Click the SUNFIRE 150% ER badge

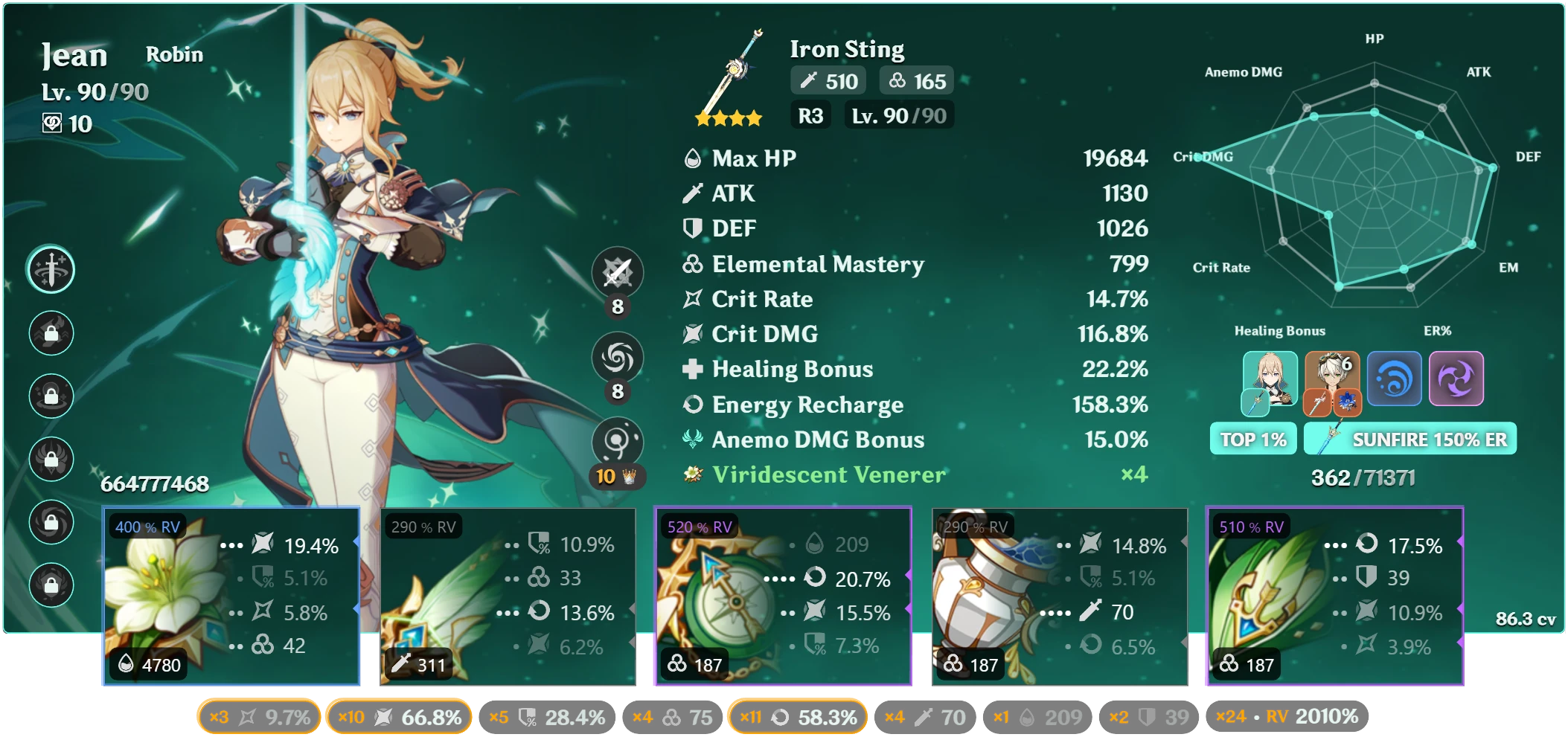[1410, 440]
